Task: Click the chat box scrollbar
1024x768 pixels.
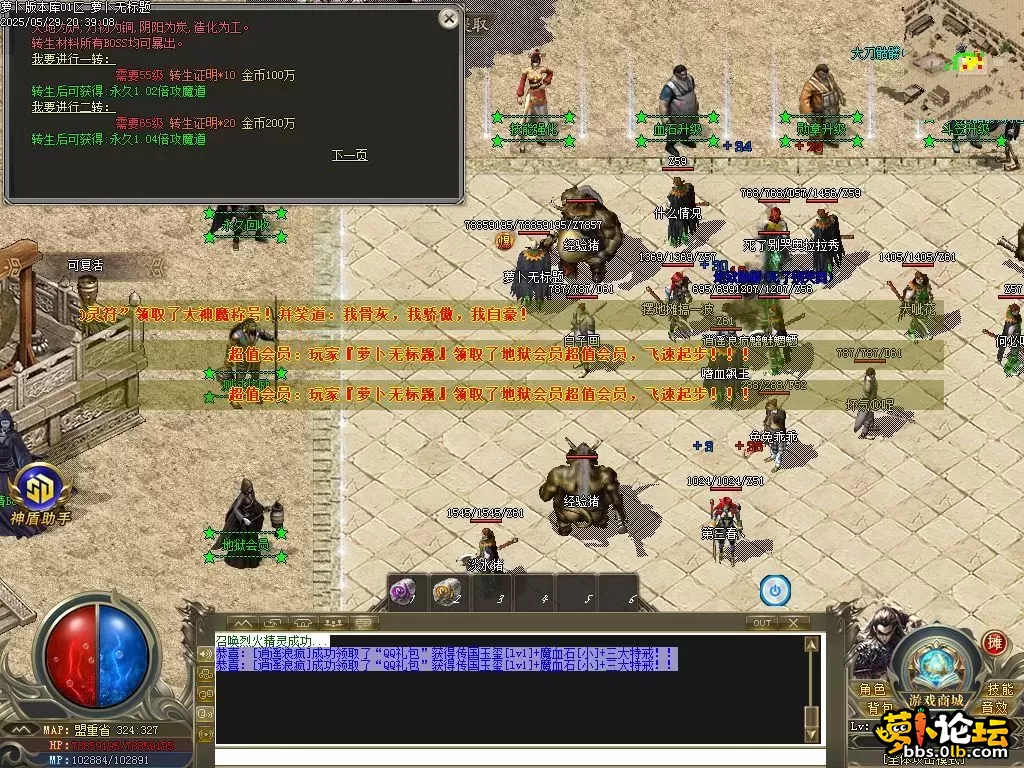Action: pyautogui.click(x=812, y=690)
